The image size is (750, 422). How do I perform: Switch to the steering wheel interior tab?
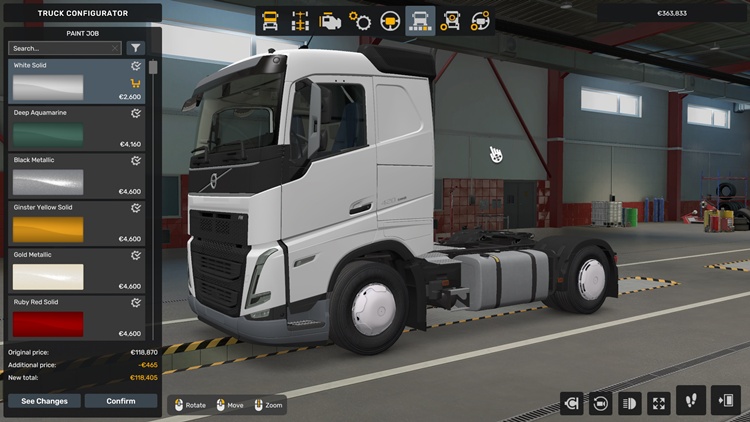[390, 20]
